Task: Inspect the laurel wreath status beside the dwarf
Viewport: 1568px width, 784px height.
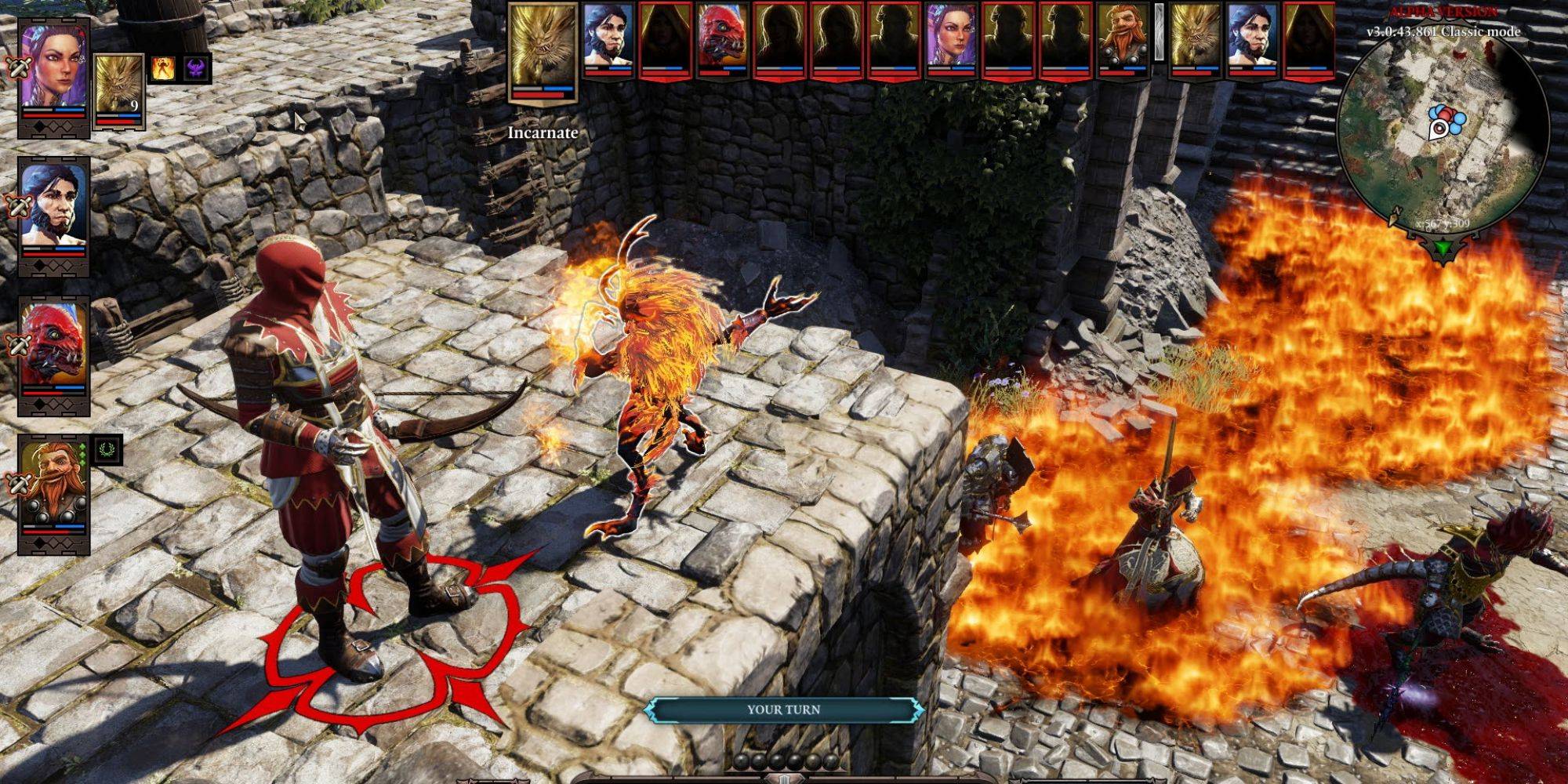Action: (108, 450)
